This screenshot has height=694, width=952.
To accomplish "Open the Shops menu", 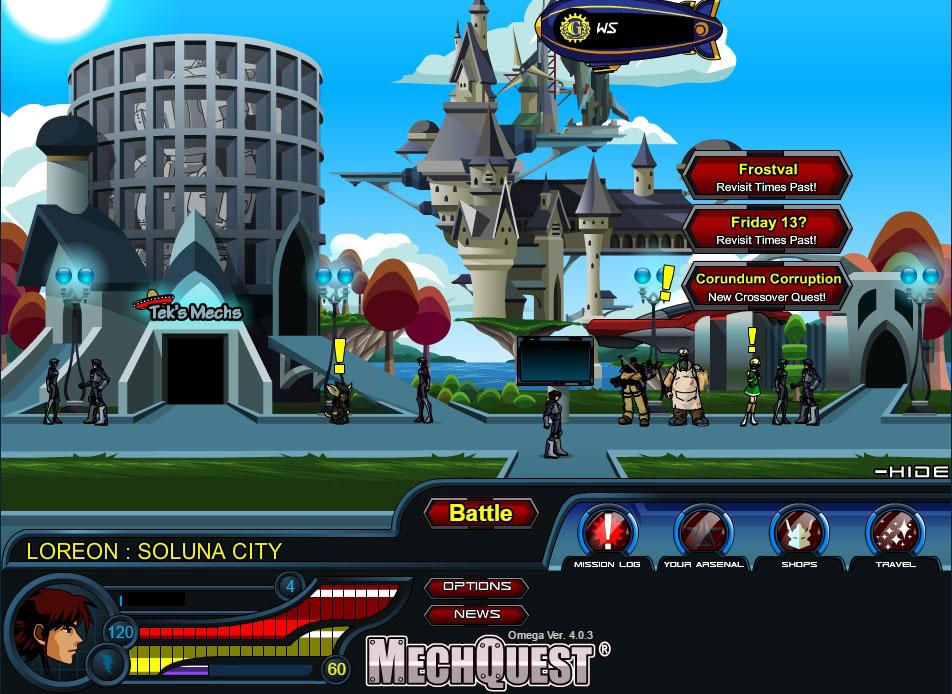I will tap(799, 532).
